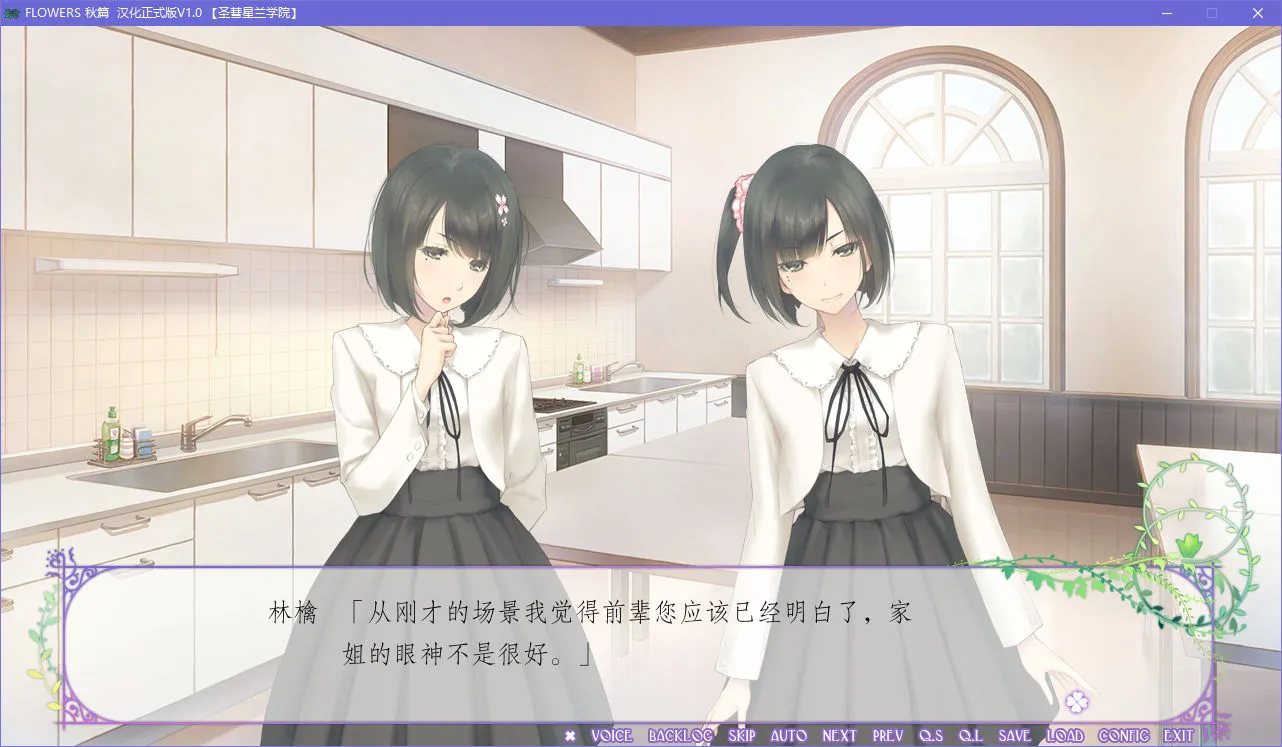Enable SKIP mode
Image resolution: width=1282 pixels, height=747 pixels.
[741, 736]
